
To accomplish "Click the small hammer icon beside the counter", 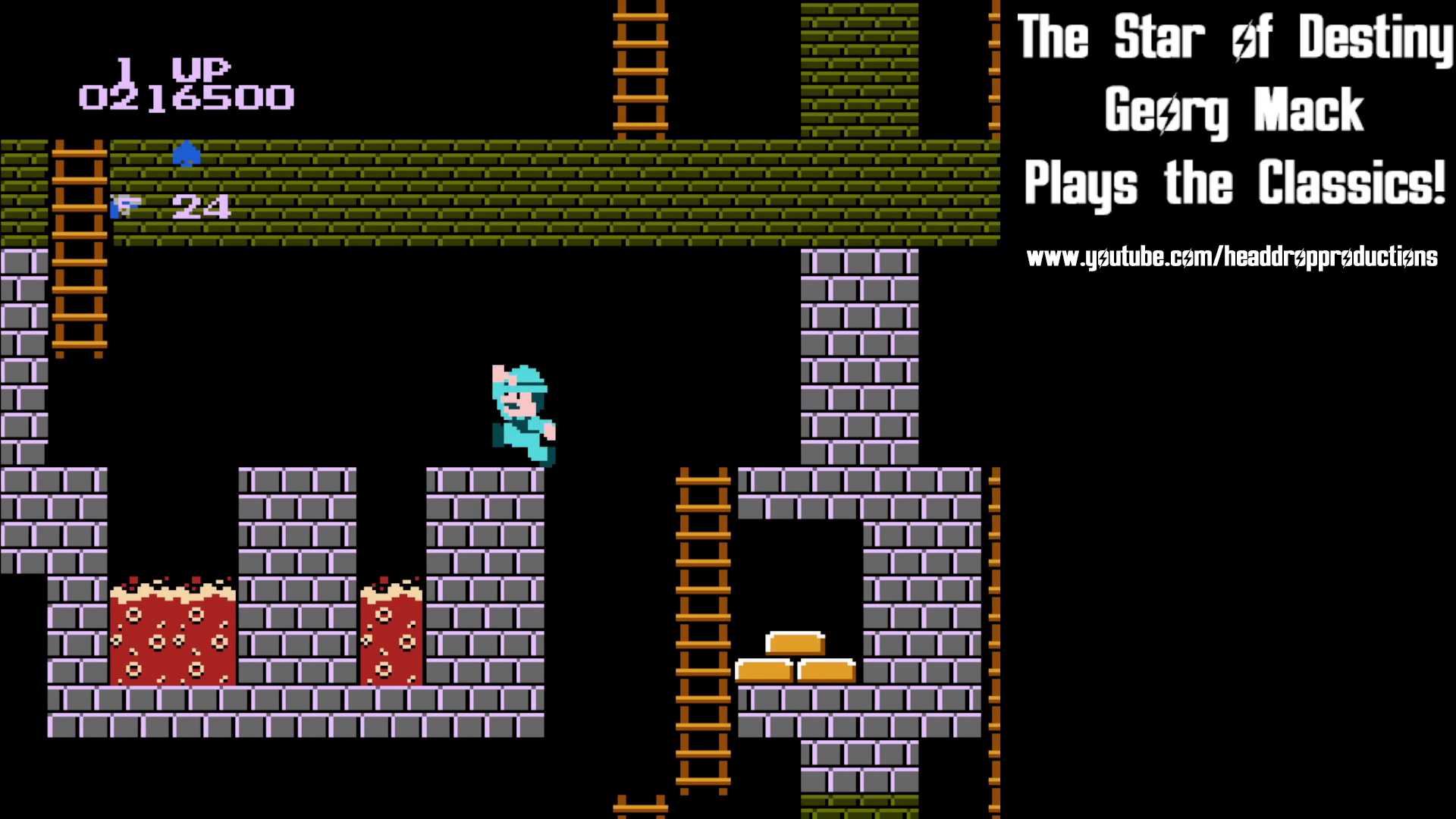I will [x=124, y=206].
